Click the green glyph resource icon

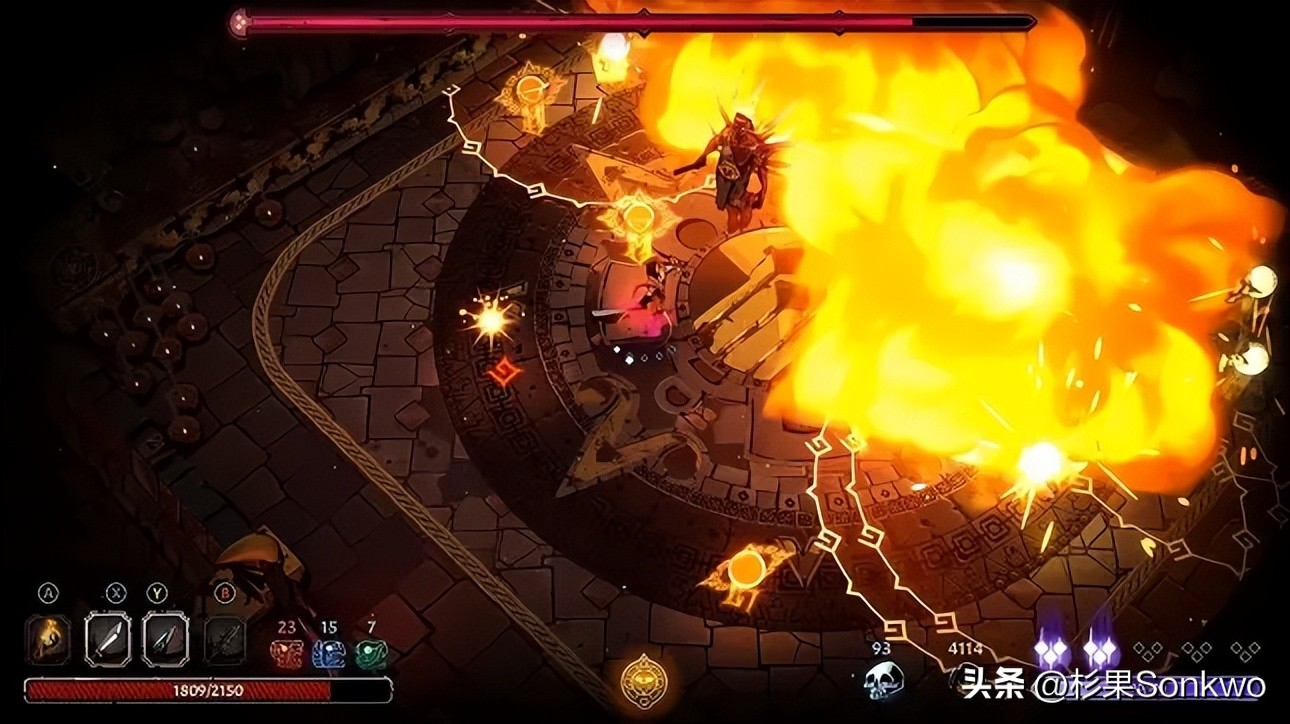(371, 654)
